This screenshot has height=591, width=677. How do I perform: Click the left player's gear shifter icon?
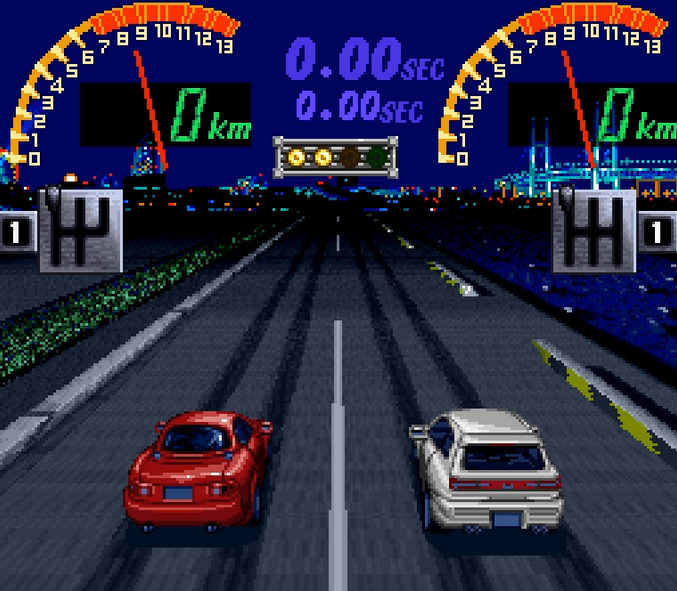[x=81, y=230]
